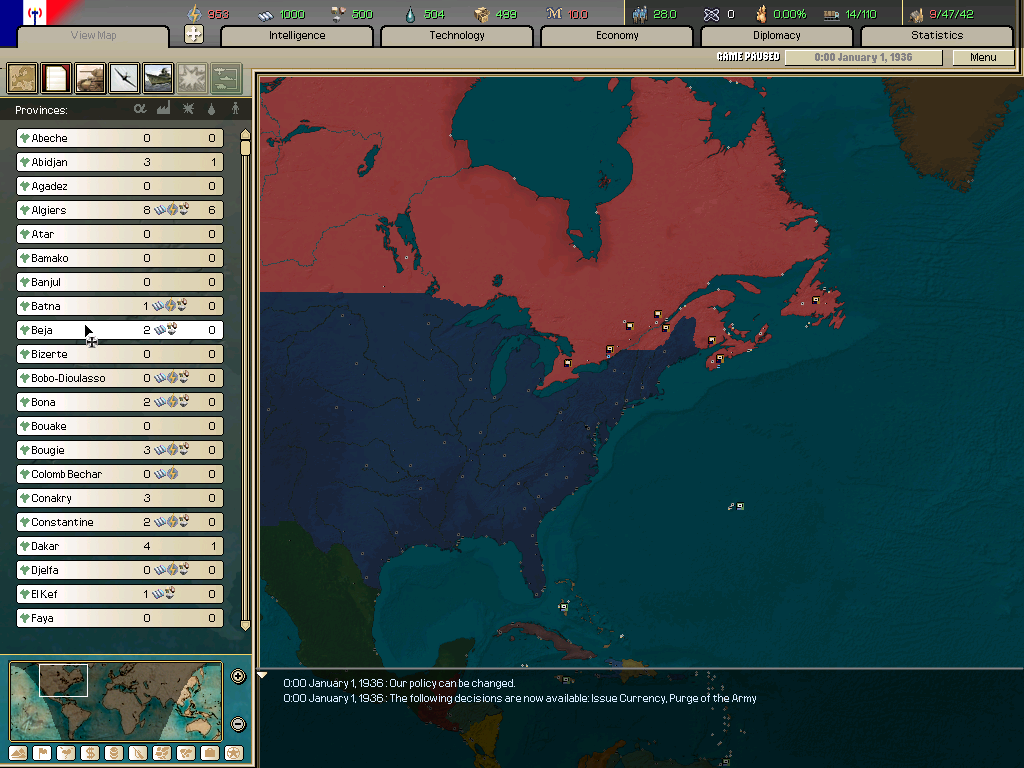Switch to the dollar sign economic map mode
The height and width of the screenshot is (768, 1024).
point(89,752)
